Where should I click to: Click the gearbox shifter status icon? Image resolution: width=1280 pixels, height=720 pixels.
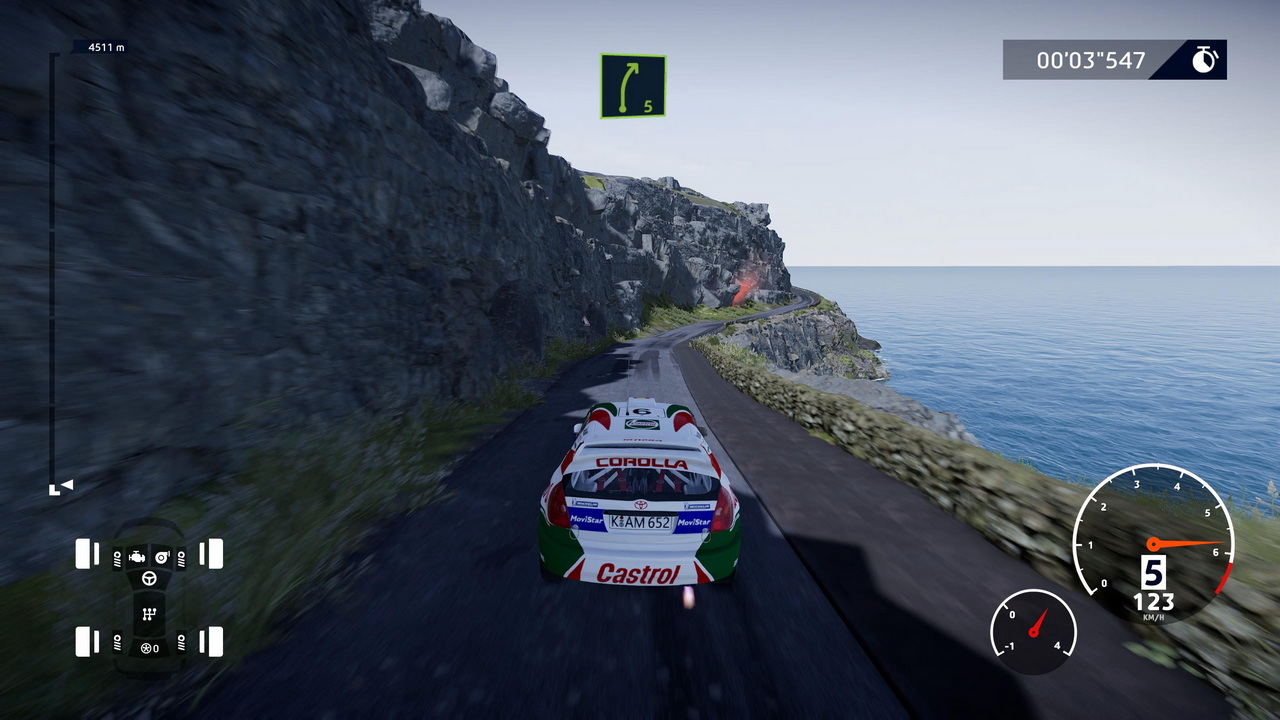pos(149,613)
